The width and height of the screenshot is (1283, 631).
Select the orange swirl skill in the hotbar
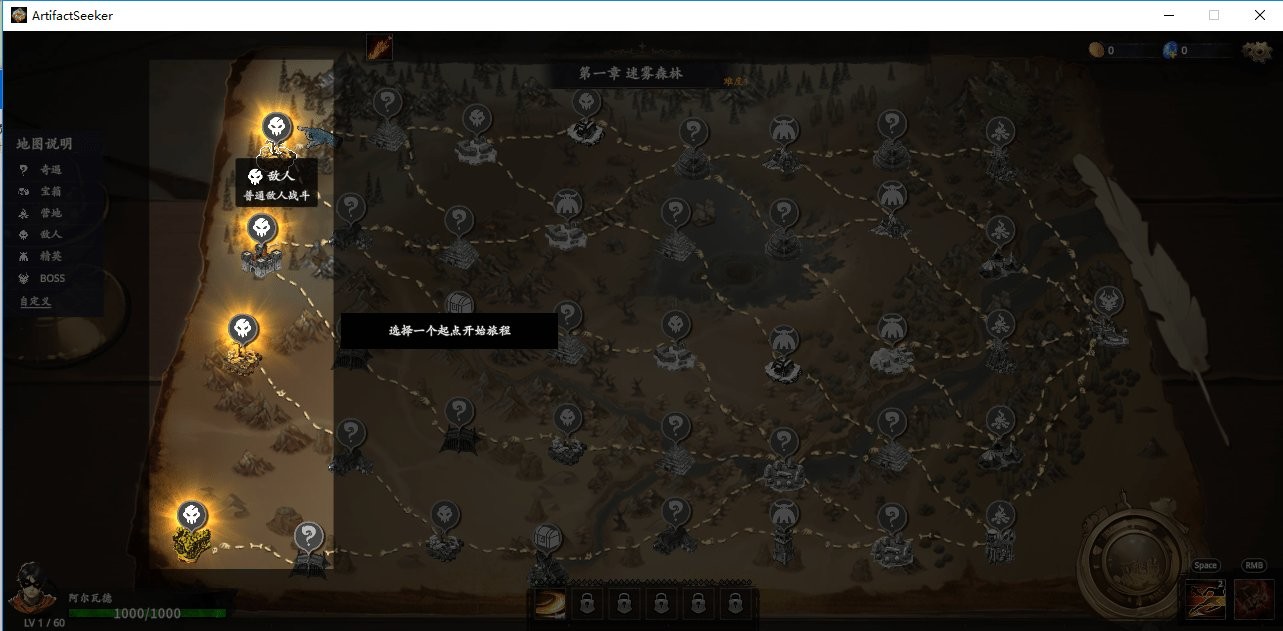[549, 603]
